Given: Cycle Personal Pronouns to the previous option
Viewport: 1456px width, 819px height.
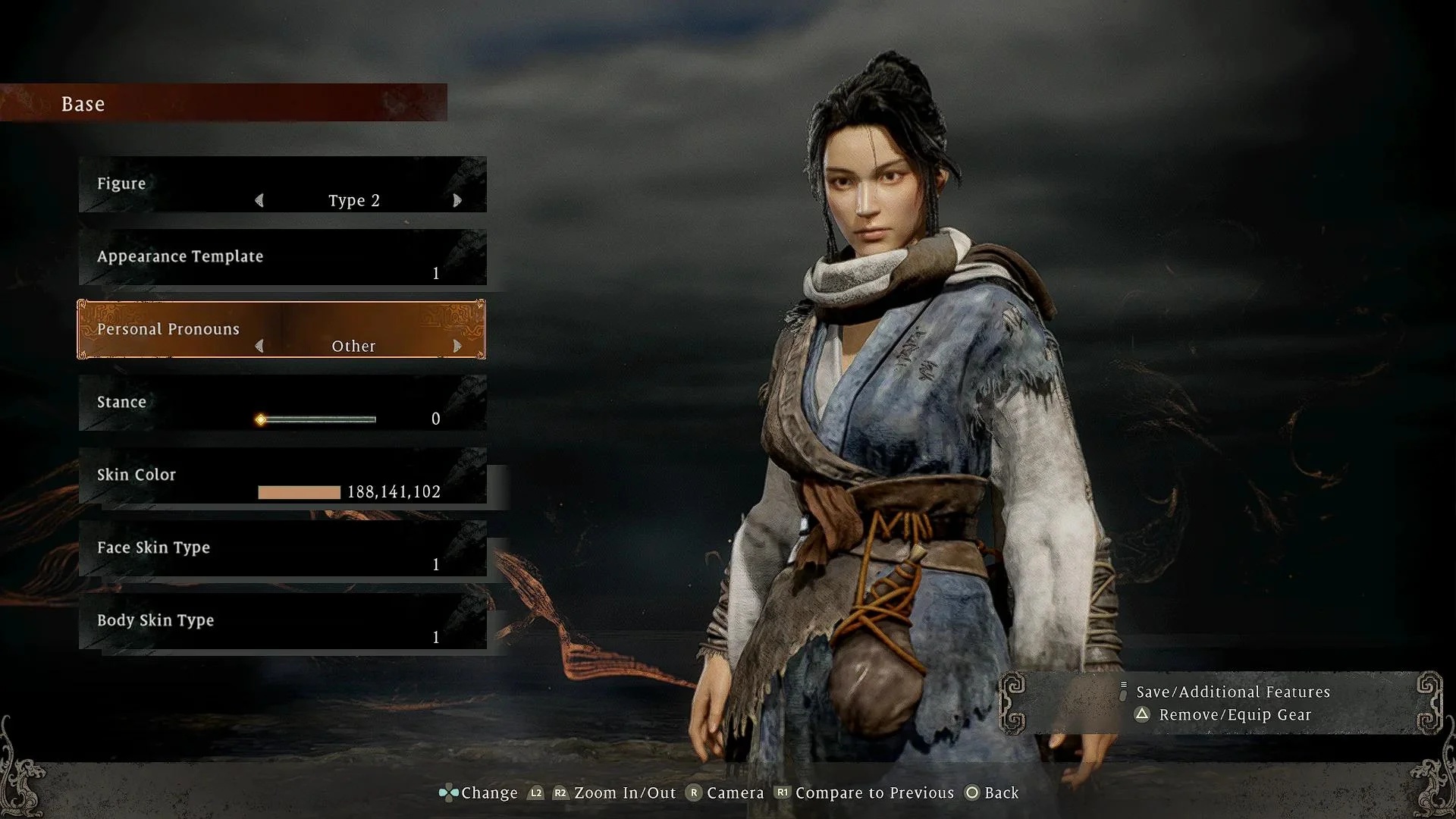Looking at the screenshot, I should coord(259,346).
